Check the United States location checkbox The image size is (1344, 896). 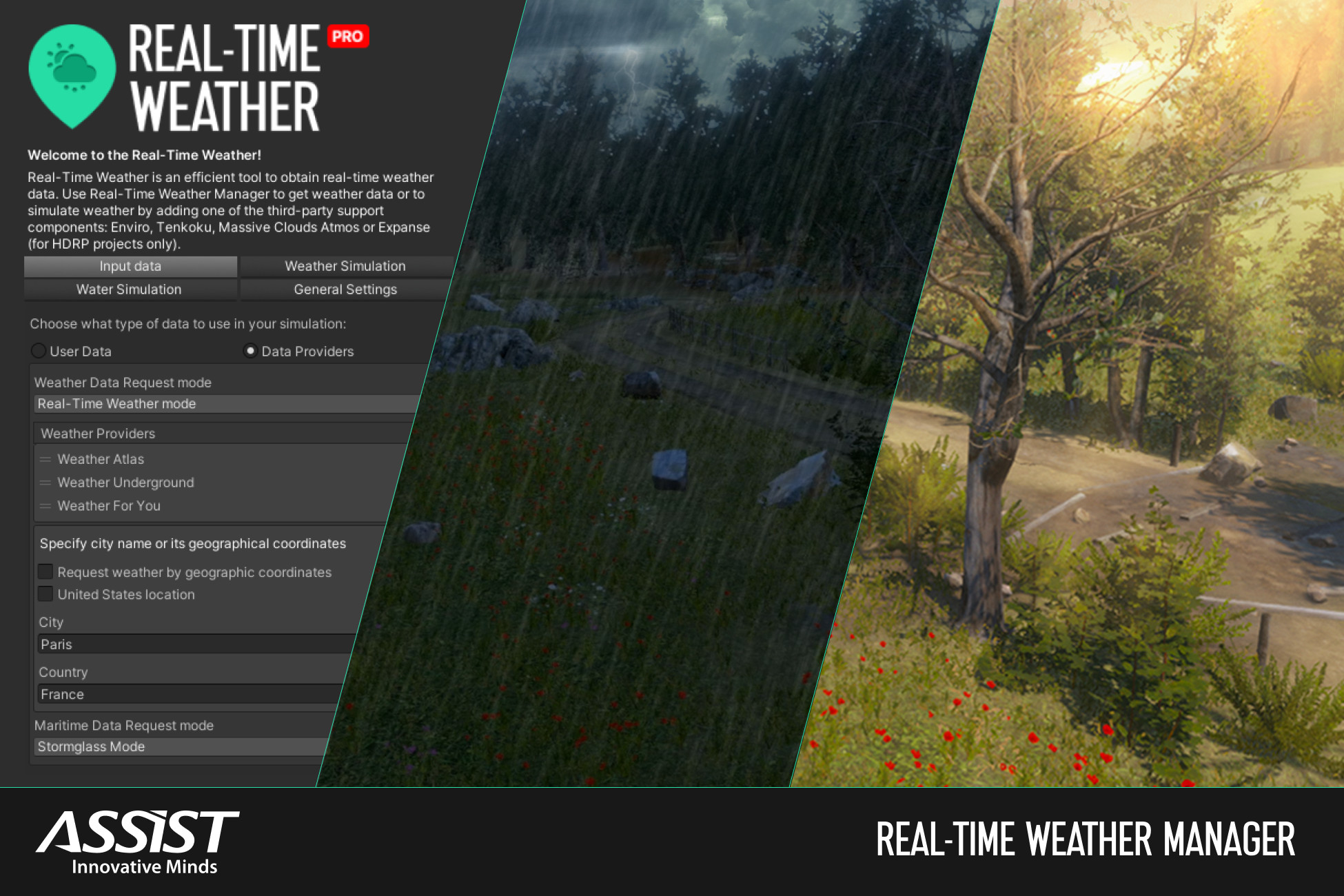(45, 593)
